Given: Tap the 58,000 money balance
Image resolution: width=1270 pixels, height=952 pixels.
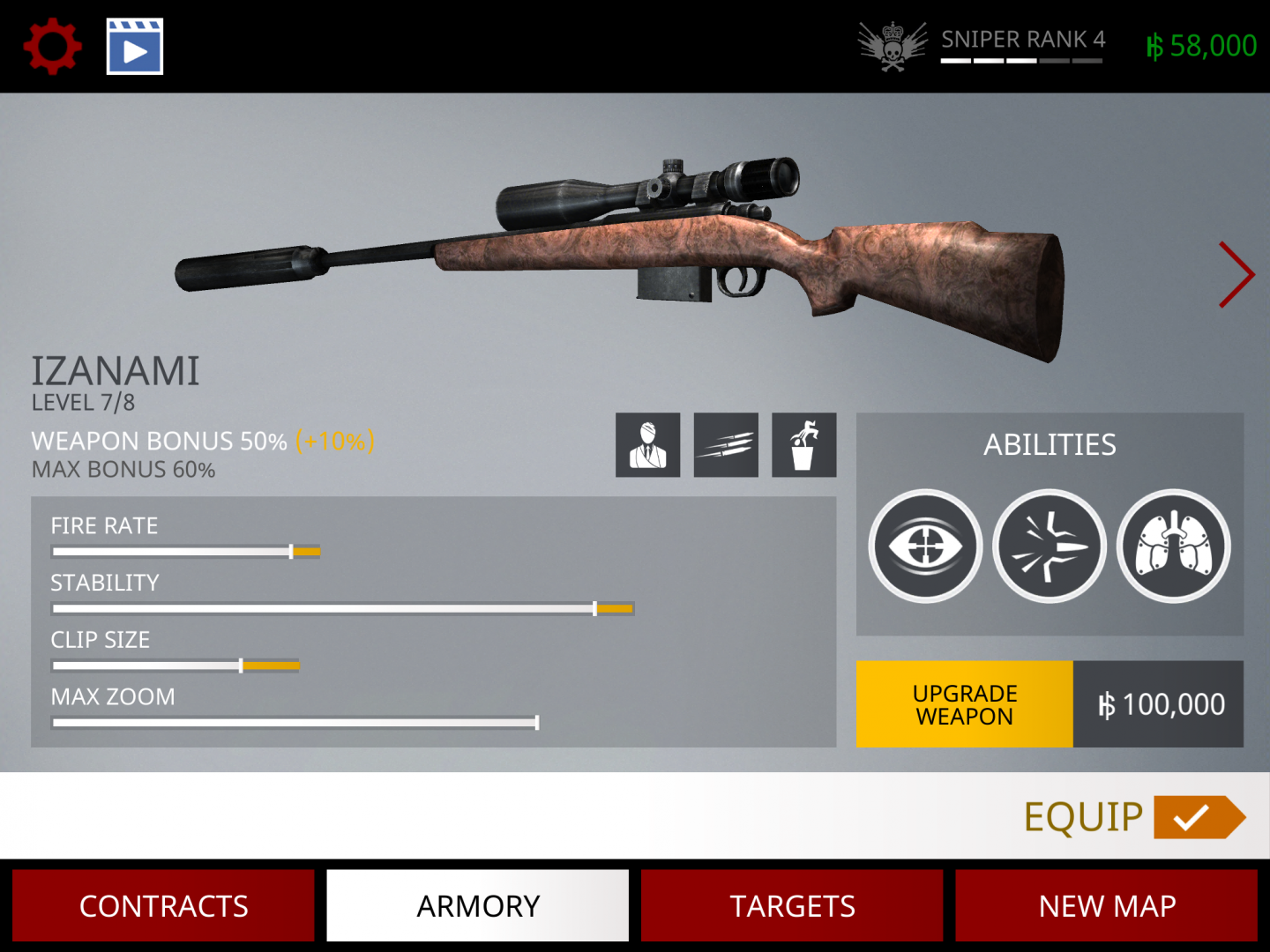Looking at the screenshot, I should tap(1201, 46).
